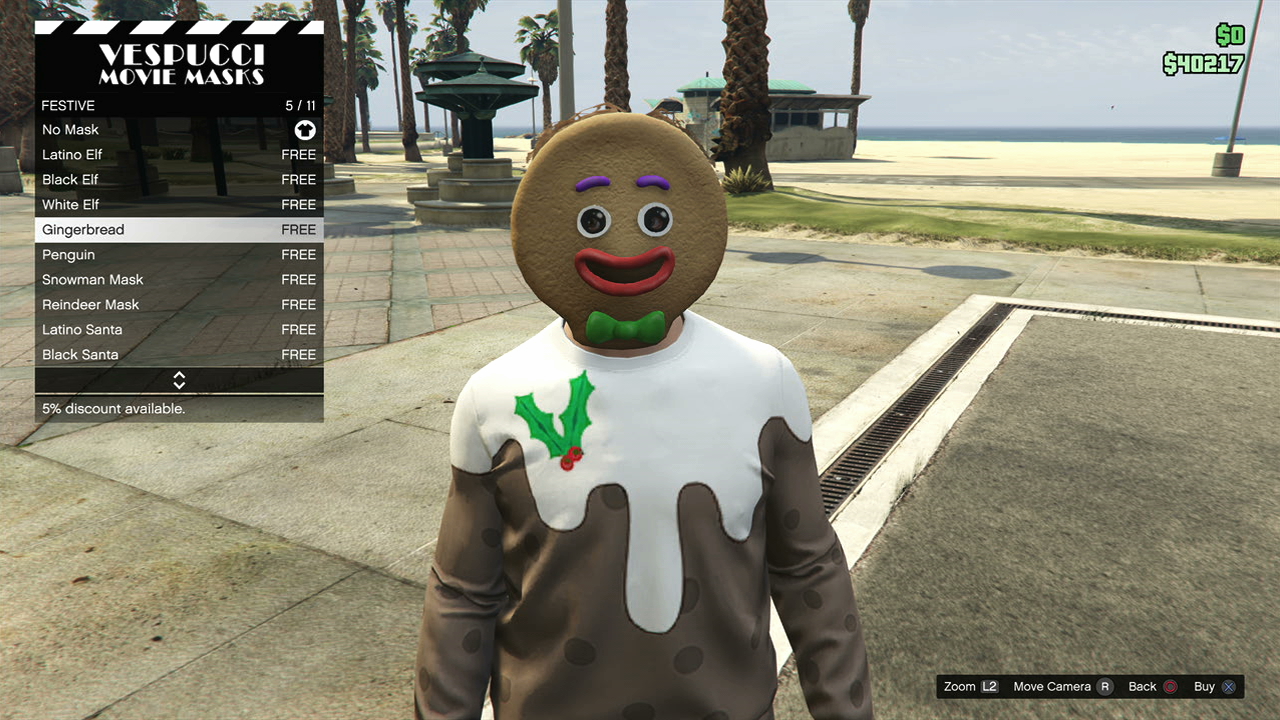This screenshot has height=720, width=1280.
Task: Pick the Reindeer Mask entry
Action: [x=178, y=305]
